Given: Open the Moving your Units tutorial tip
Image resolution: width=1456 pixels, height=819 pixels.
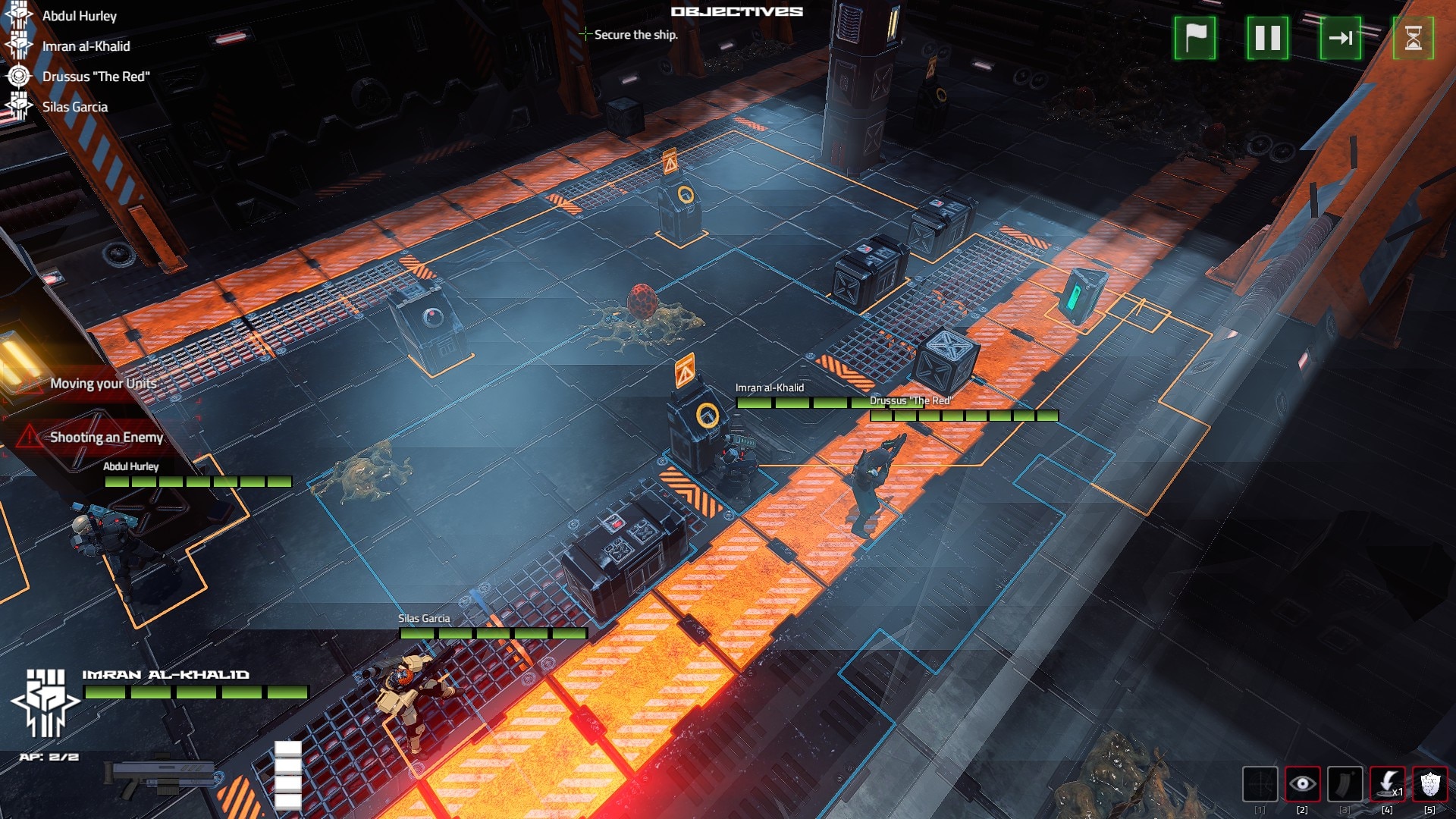Looking at the screenshot, I should click(x=103, y=384).
